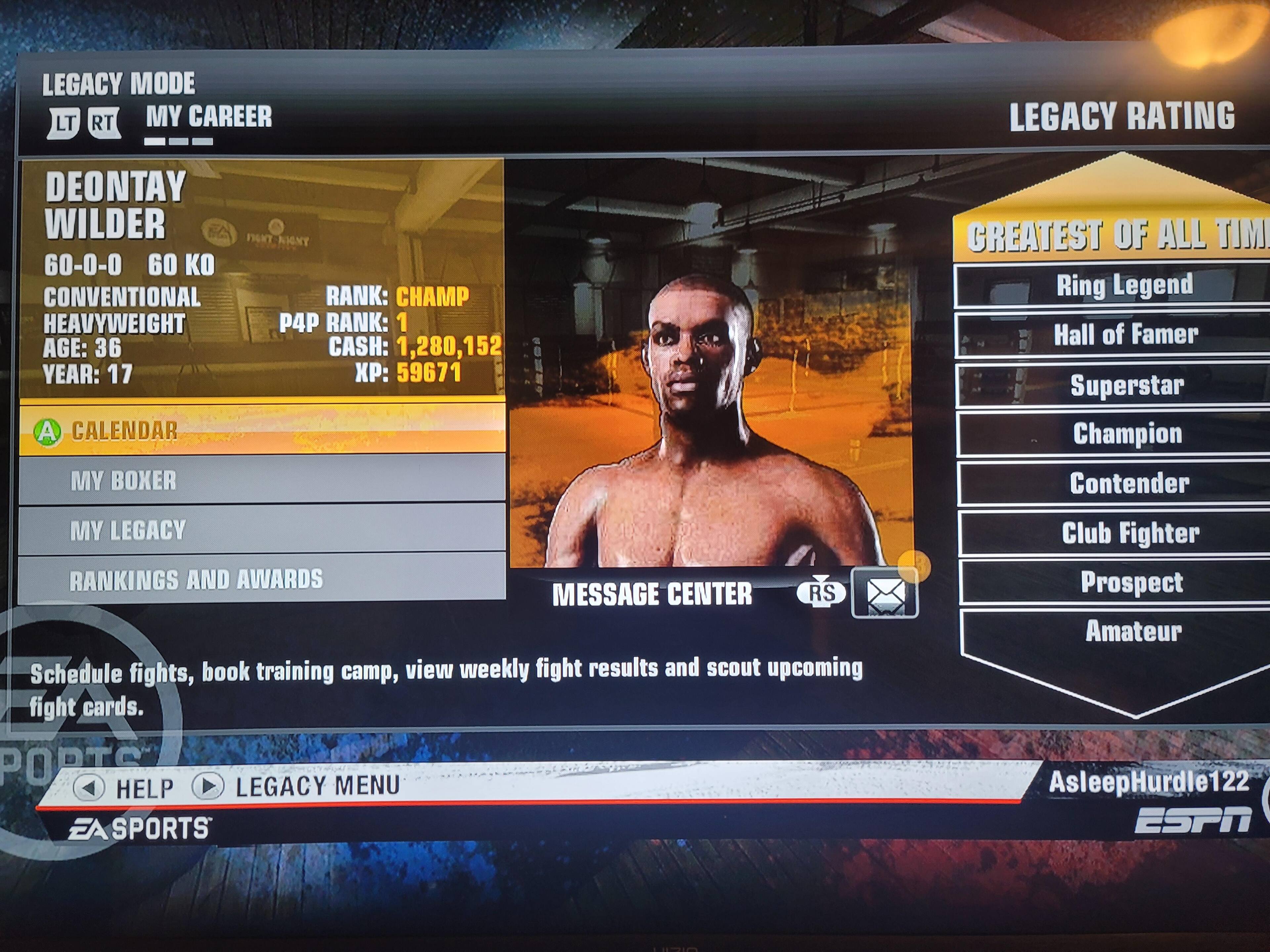Switch to the My Career tab
1270x952 pixels.
tap(208, 117)
